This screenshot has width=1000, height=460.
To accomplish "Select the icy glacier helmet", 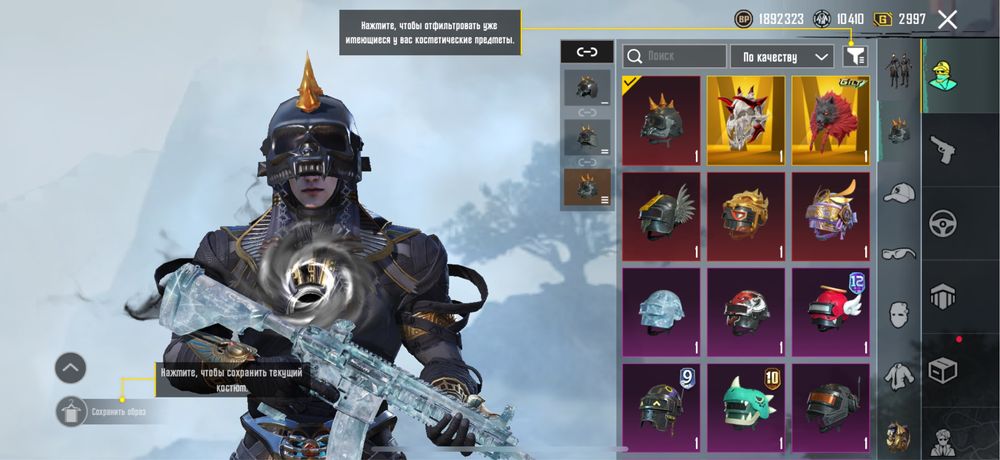I will 661,312.
